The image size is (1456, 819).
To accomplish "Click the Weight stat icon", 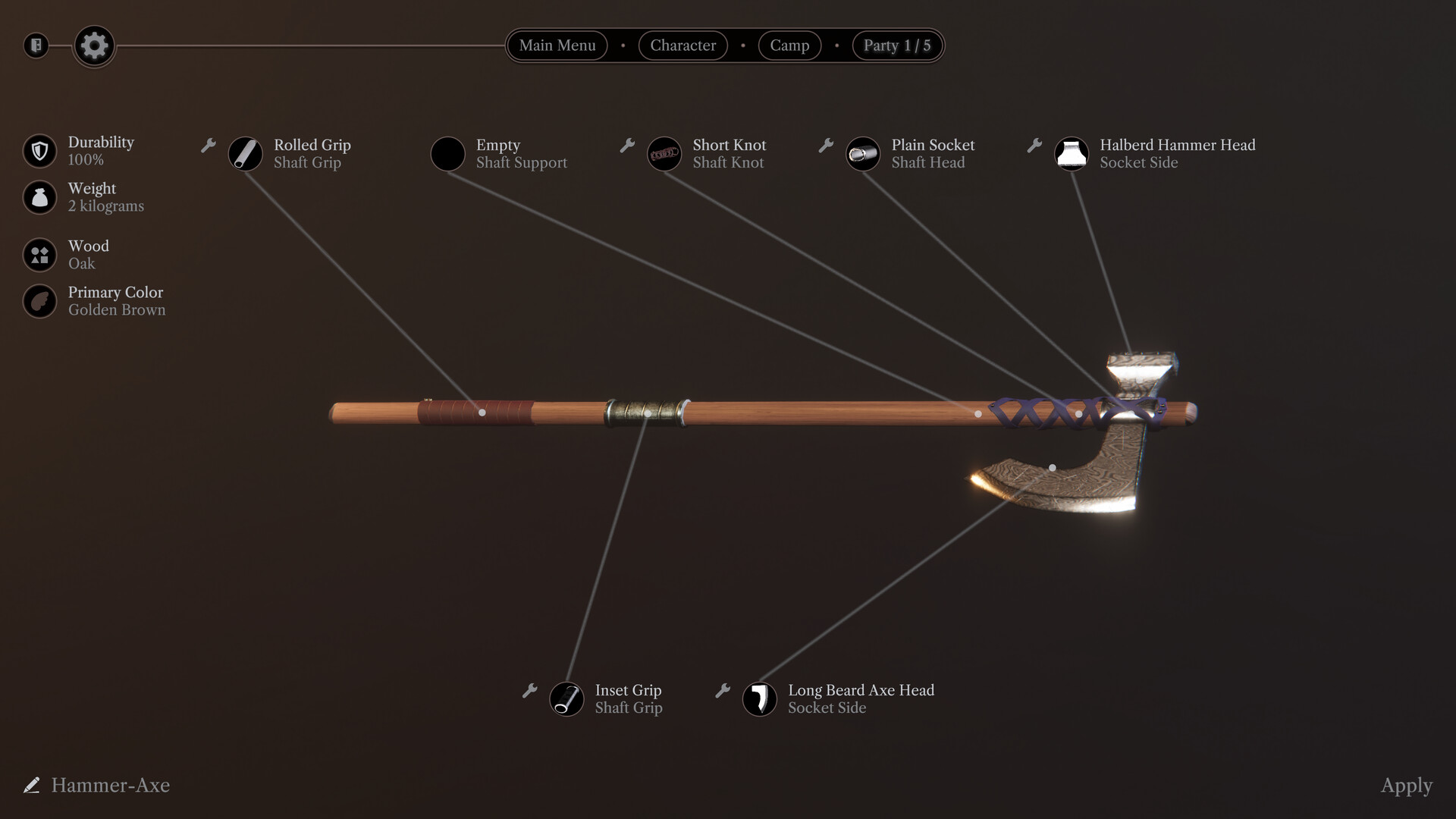I will tap(39, 197).
